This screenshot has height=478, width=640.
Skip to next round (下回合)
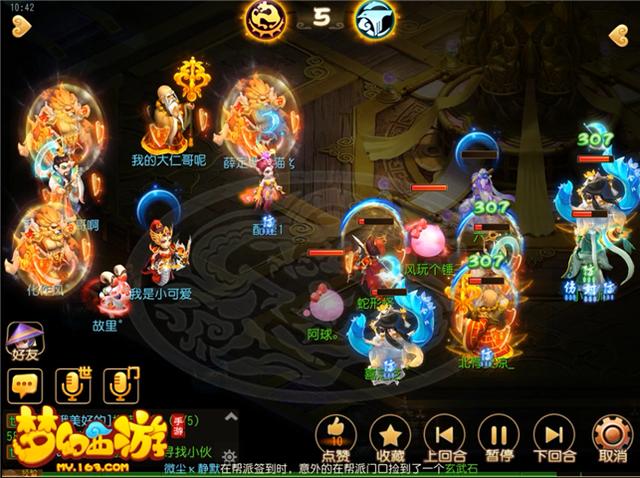coord(552,435)
